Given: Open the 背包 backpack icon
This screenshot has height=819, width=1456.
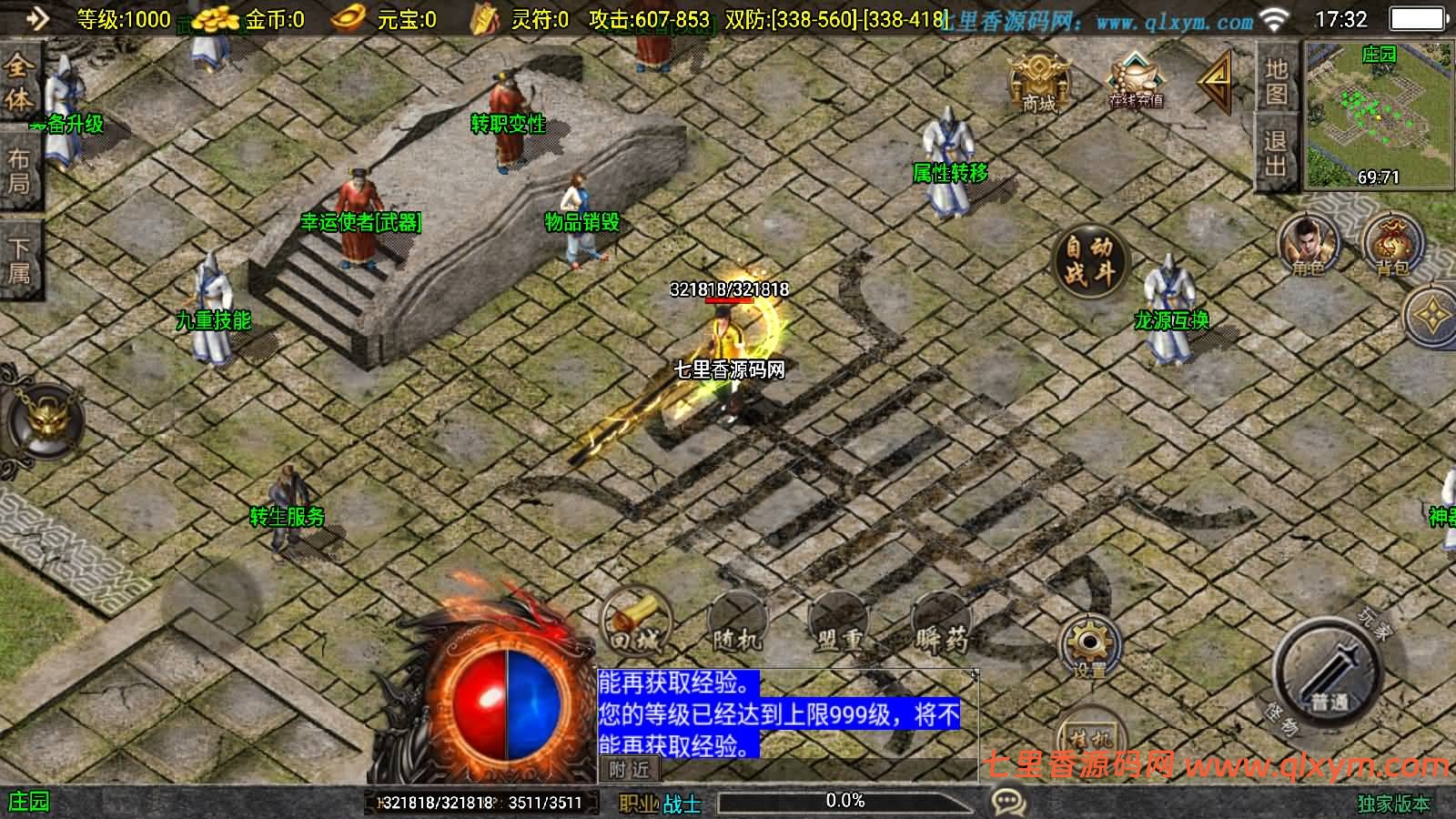Looking at the screenshot, I should (x=1392, y=246).
